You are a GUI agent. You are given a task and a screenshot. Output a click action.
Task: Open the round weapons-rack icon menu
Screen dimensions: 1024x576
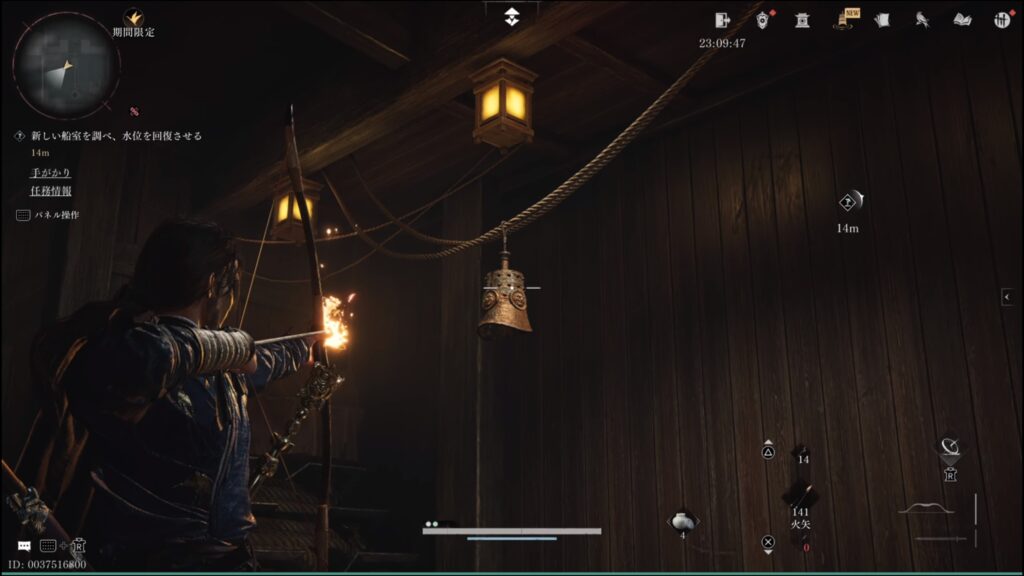pyautogui.click(x=1002, y=20)
